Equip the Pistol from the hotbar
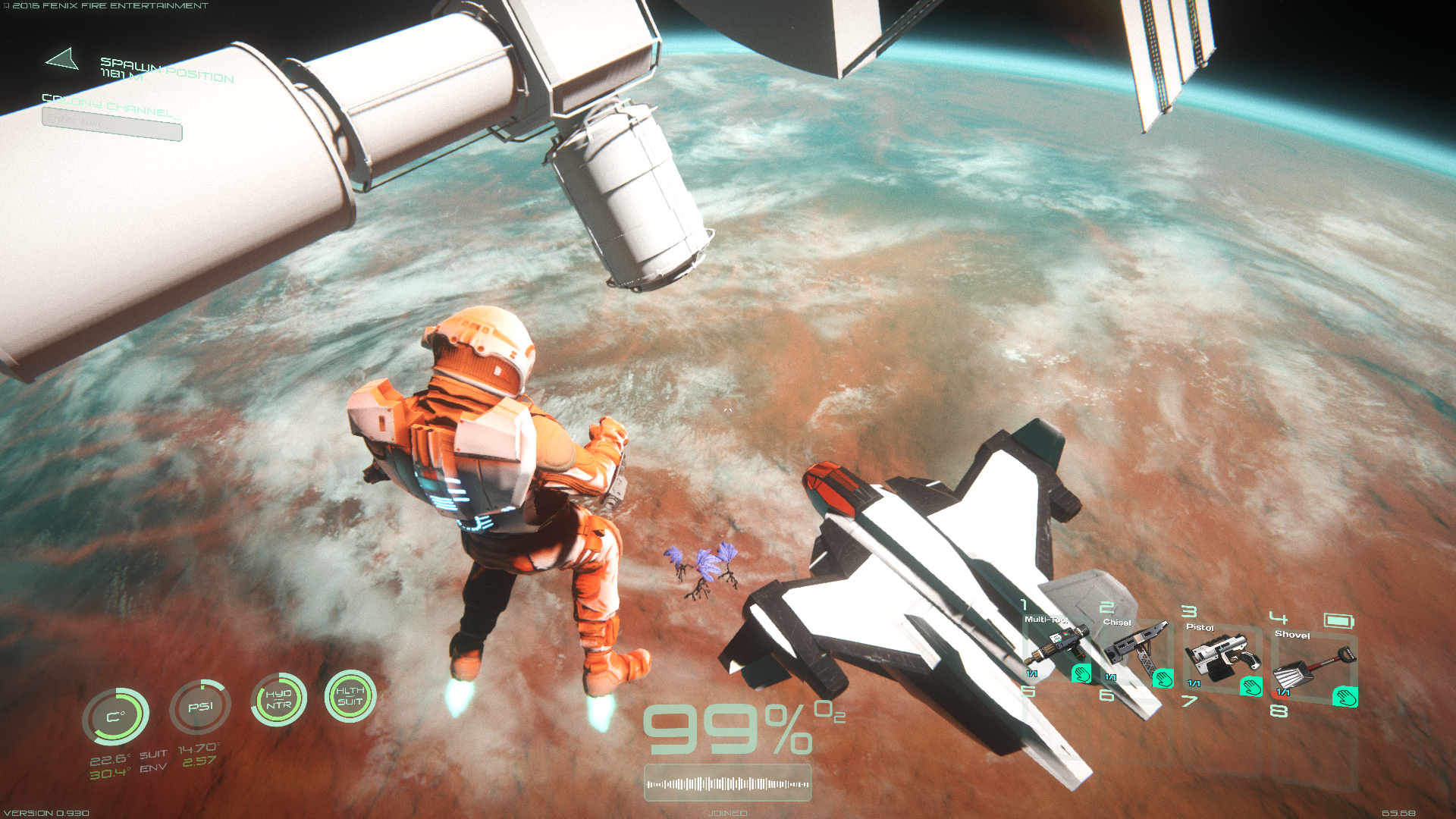The width and height of the screenshot is (1456, 819). coord(1220,657)
